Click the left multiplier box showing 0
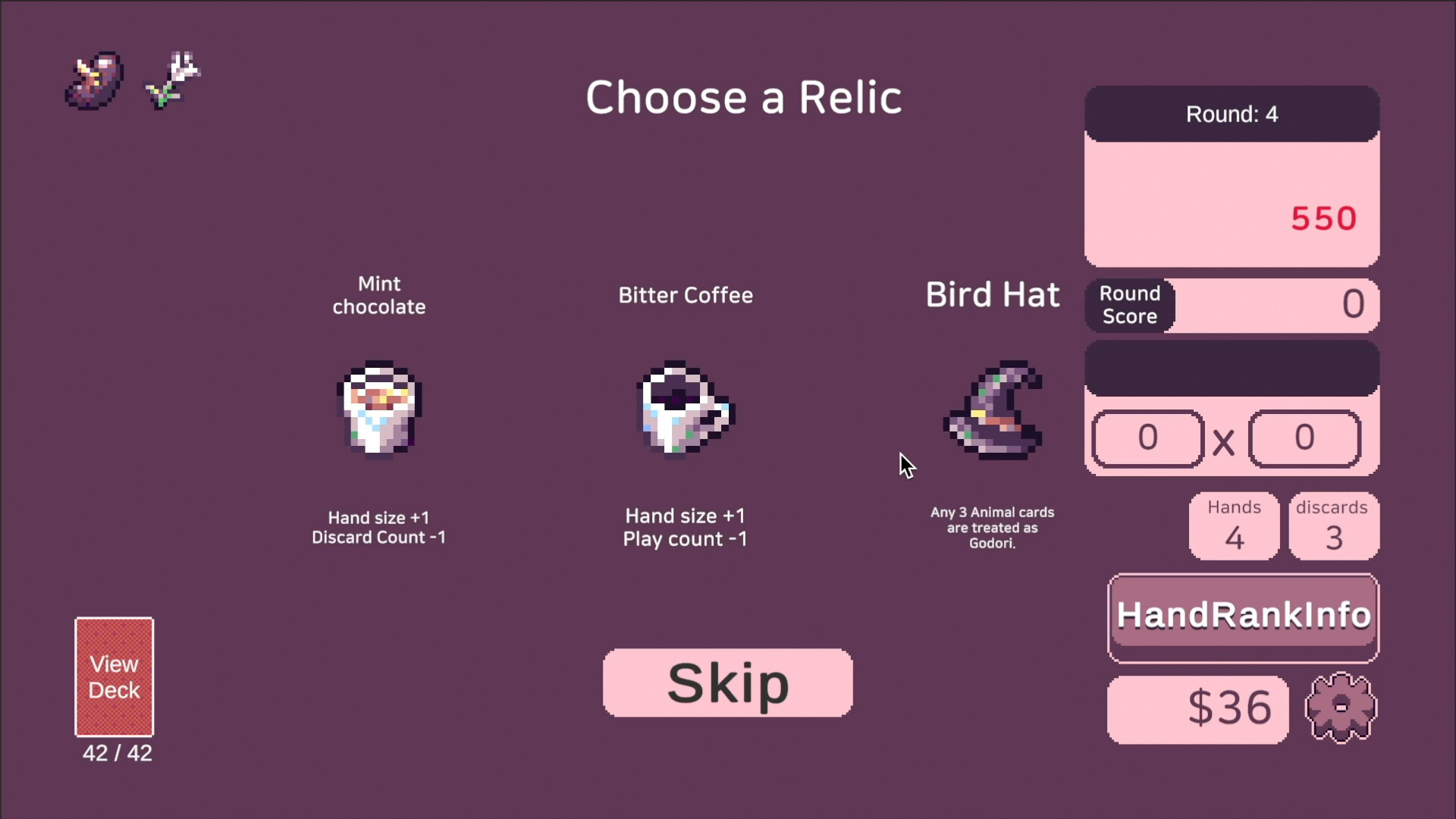Image resolution: width=1456 pixels, height=819 pixels. [1147, 438]
